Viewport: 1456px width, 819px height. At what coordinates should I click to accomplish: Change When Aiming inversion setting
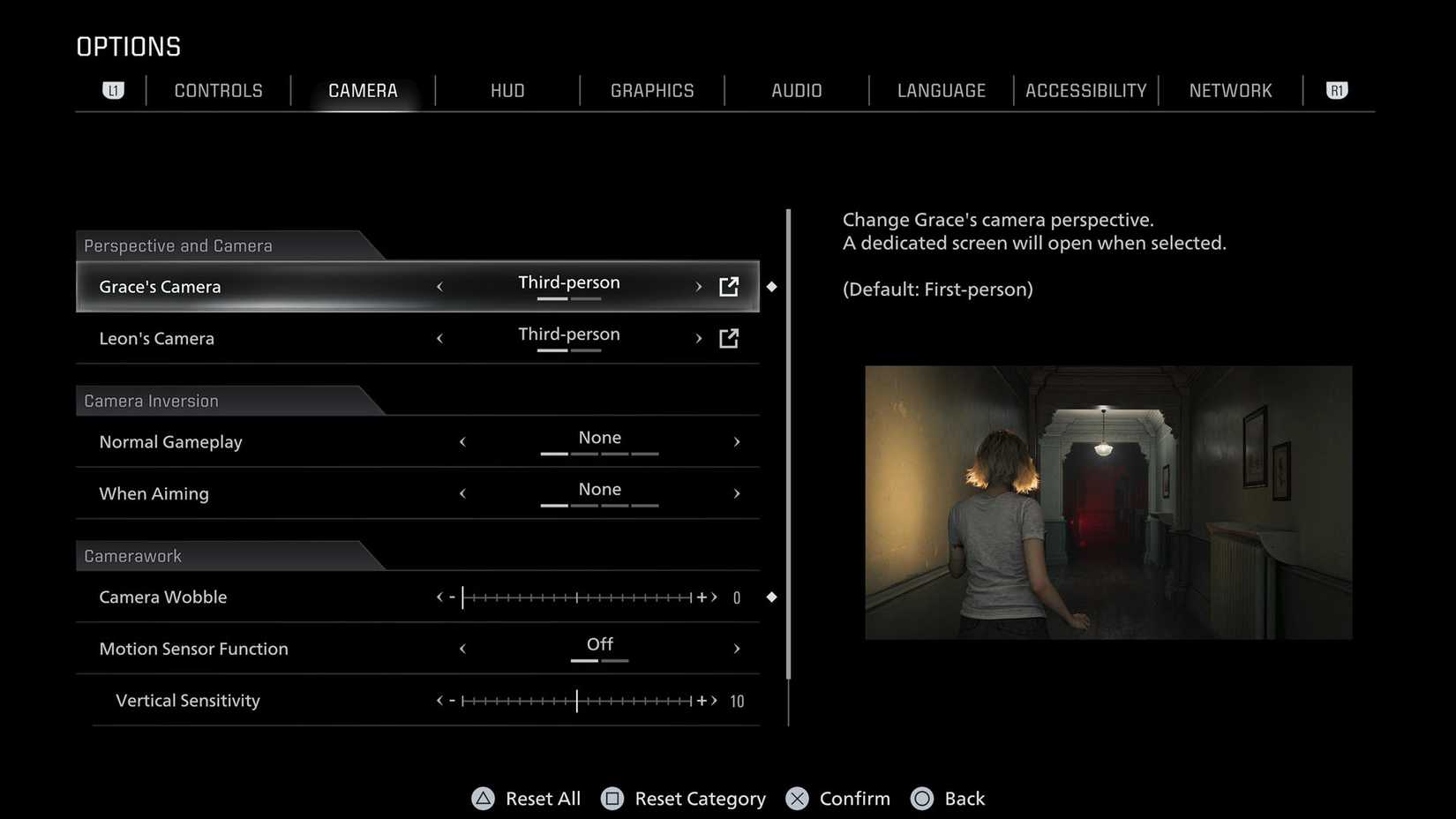pos(599,490)
